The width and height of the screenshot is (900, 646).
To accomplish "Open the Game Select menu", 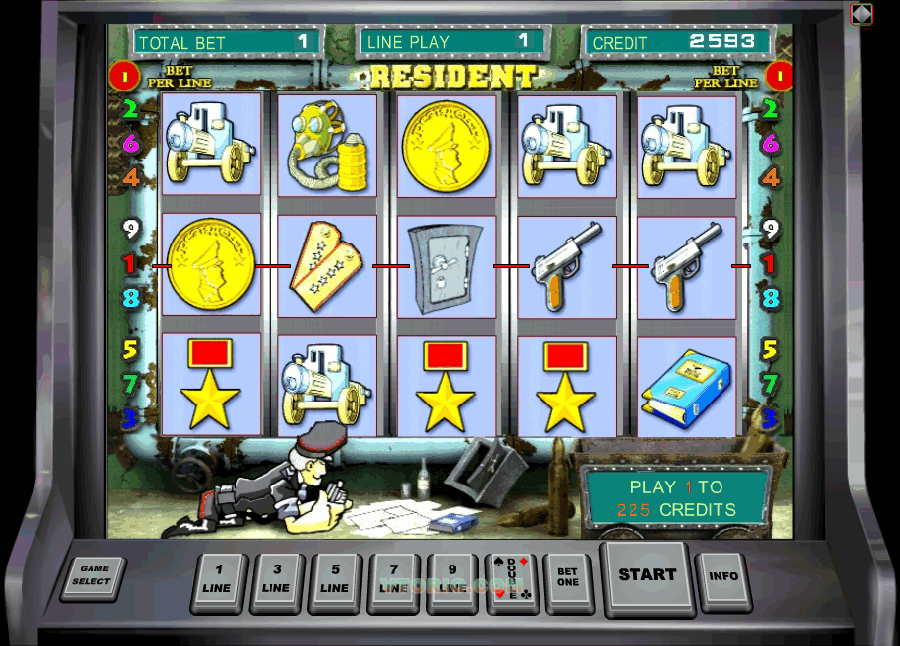I will pos(92,577).
